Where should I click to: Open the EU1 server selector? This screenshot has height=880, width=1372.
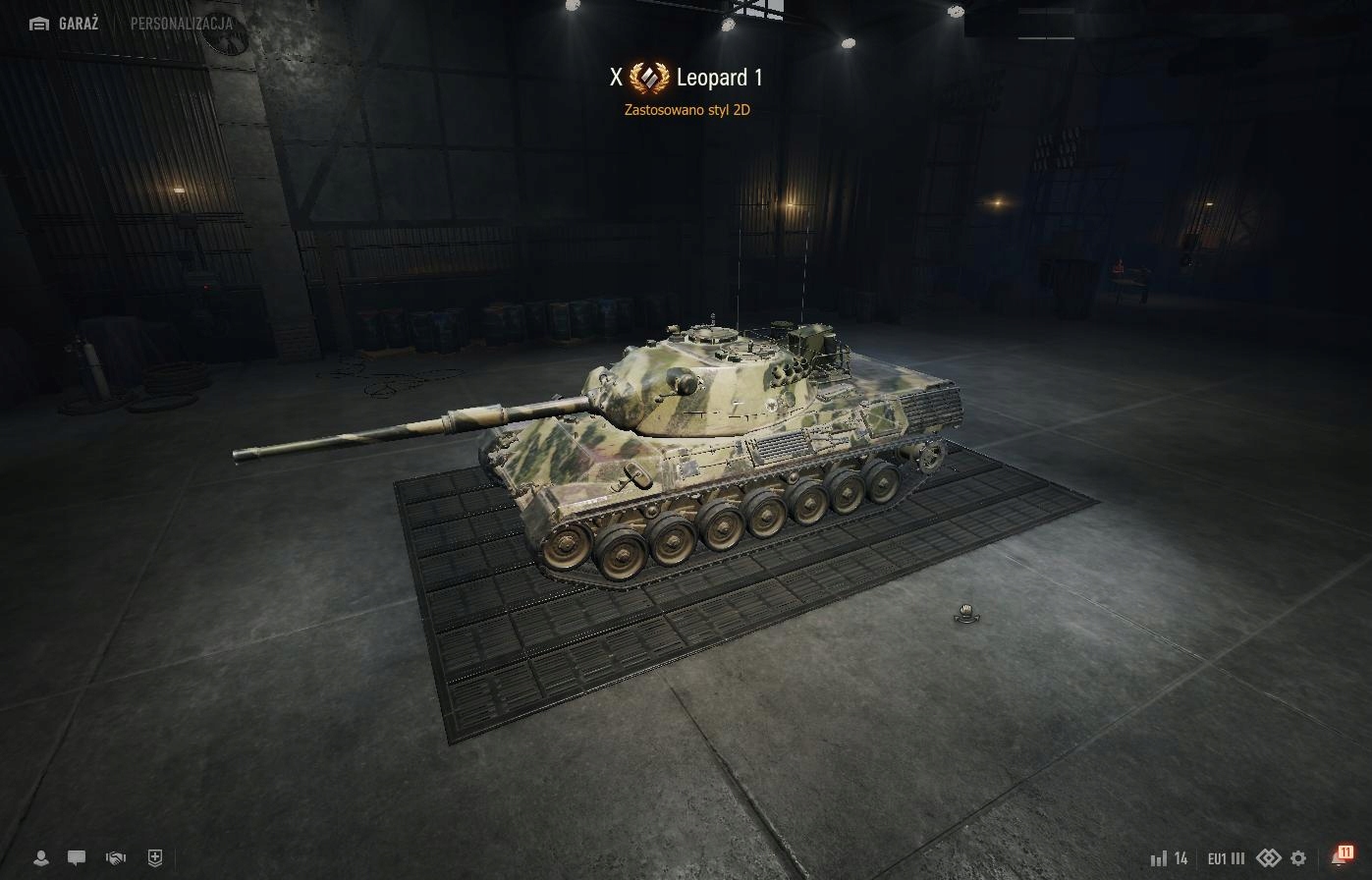pyautogui.click(x=1226, y=858)
